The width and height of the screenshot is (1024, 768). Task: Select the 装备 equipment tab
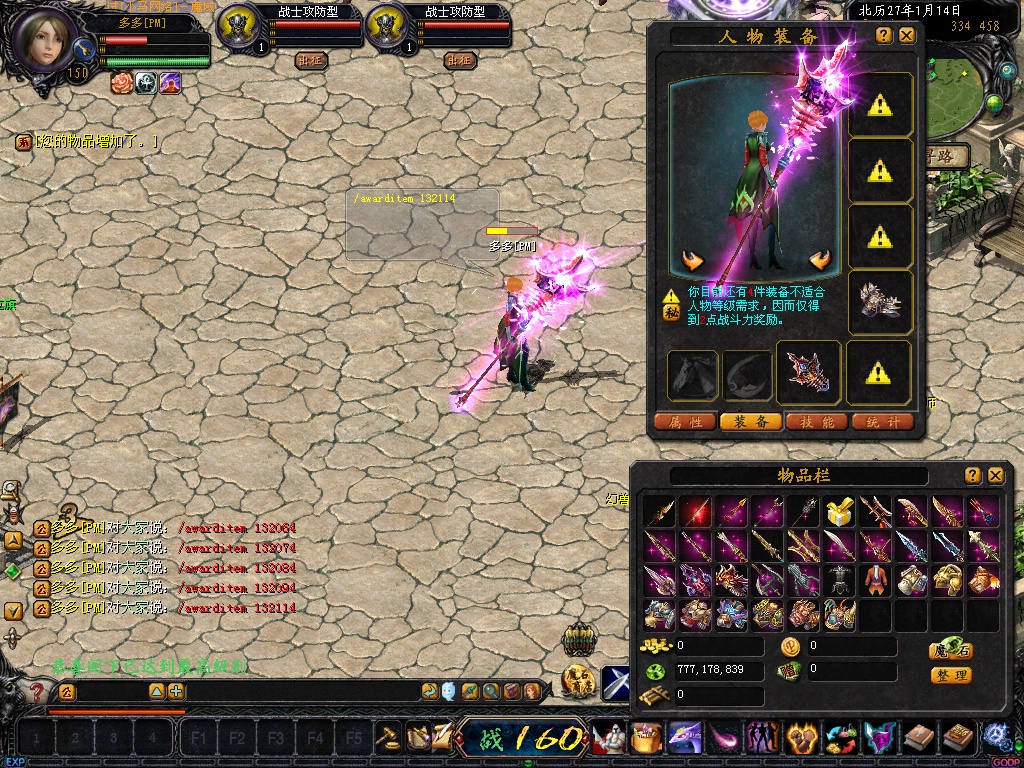coord(751,422)
